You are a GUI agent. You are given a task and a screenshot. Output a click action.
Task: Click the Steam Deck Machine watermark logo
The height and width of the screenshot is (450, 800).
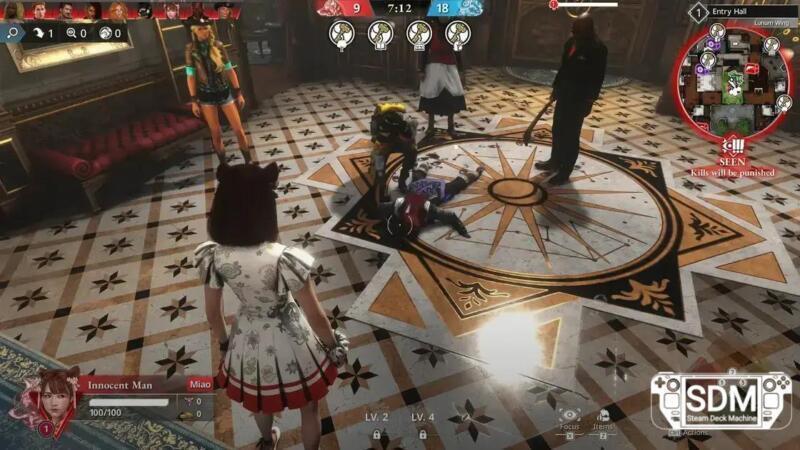pyautogui.click(x=720, y=400)
